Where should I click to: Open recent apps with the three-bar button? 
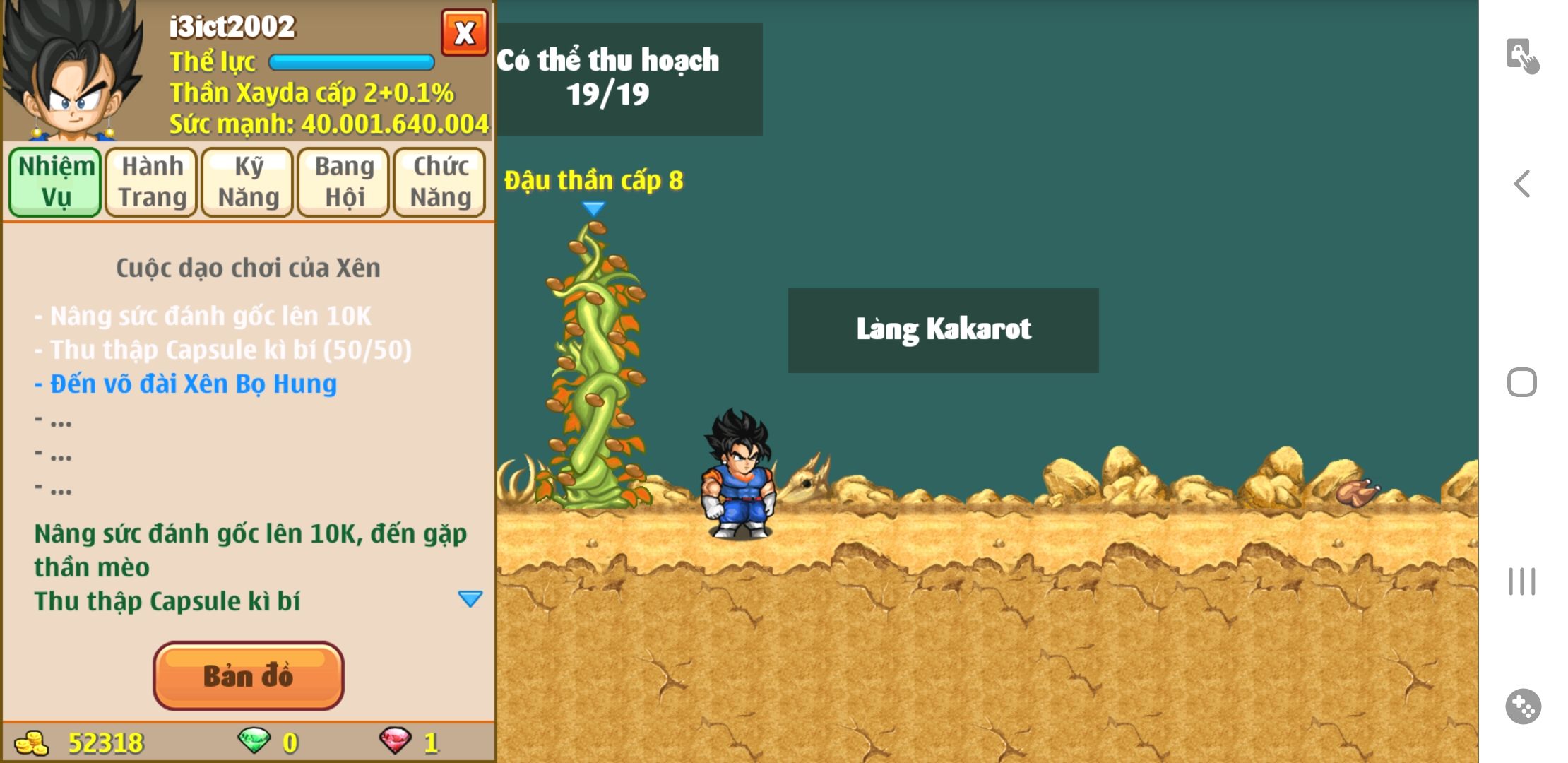[x=1522, y=581]
